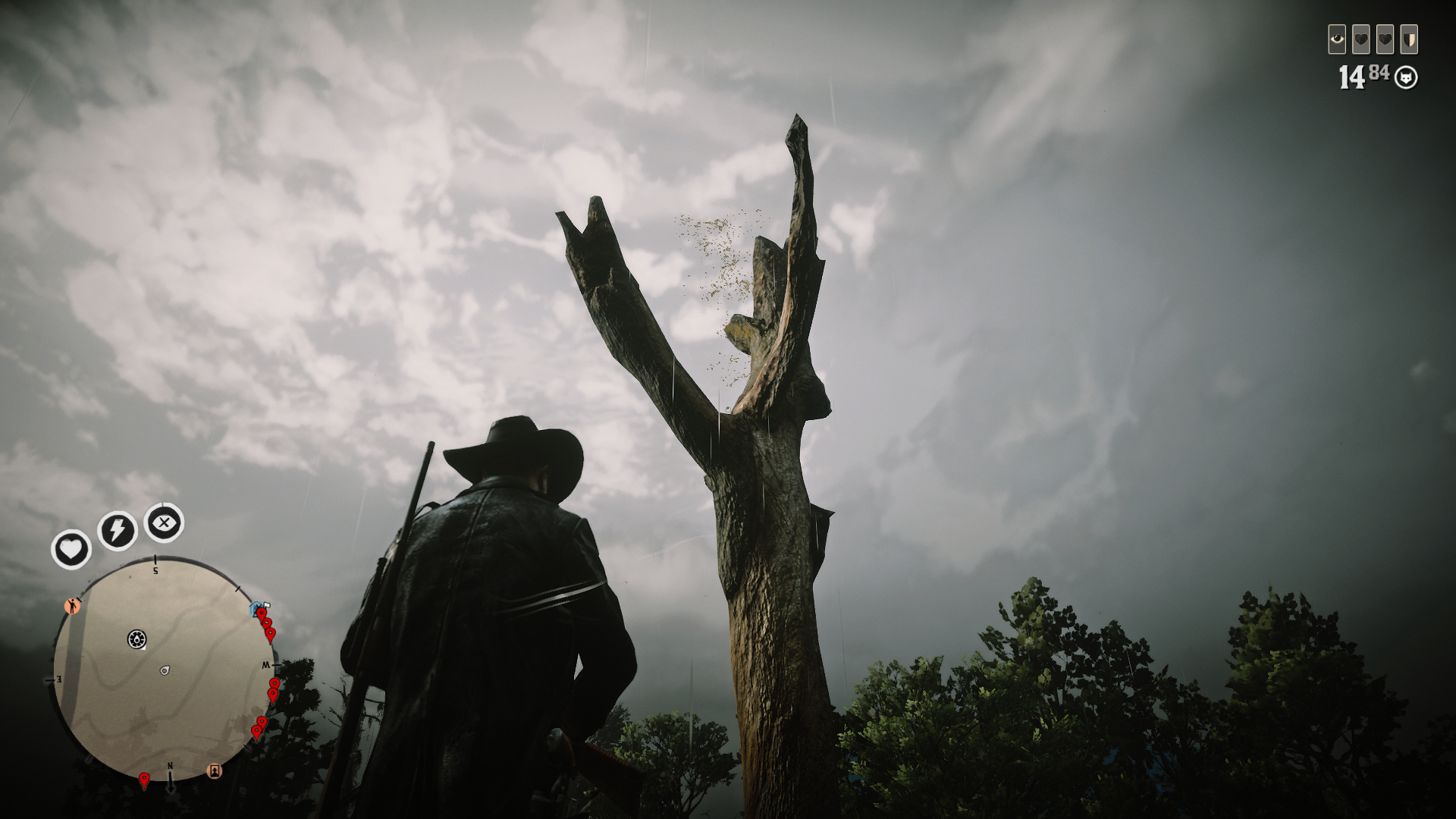Viewport: 1456px width, 819px height.
Task: Click the lone red waypoint pin near N
Action: click(x=144, y=778)
